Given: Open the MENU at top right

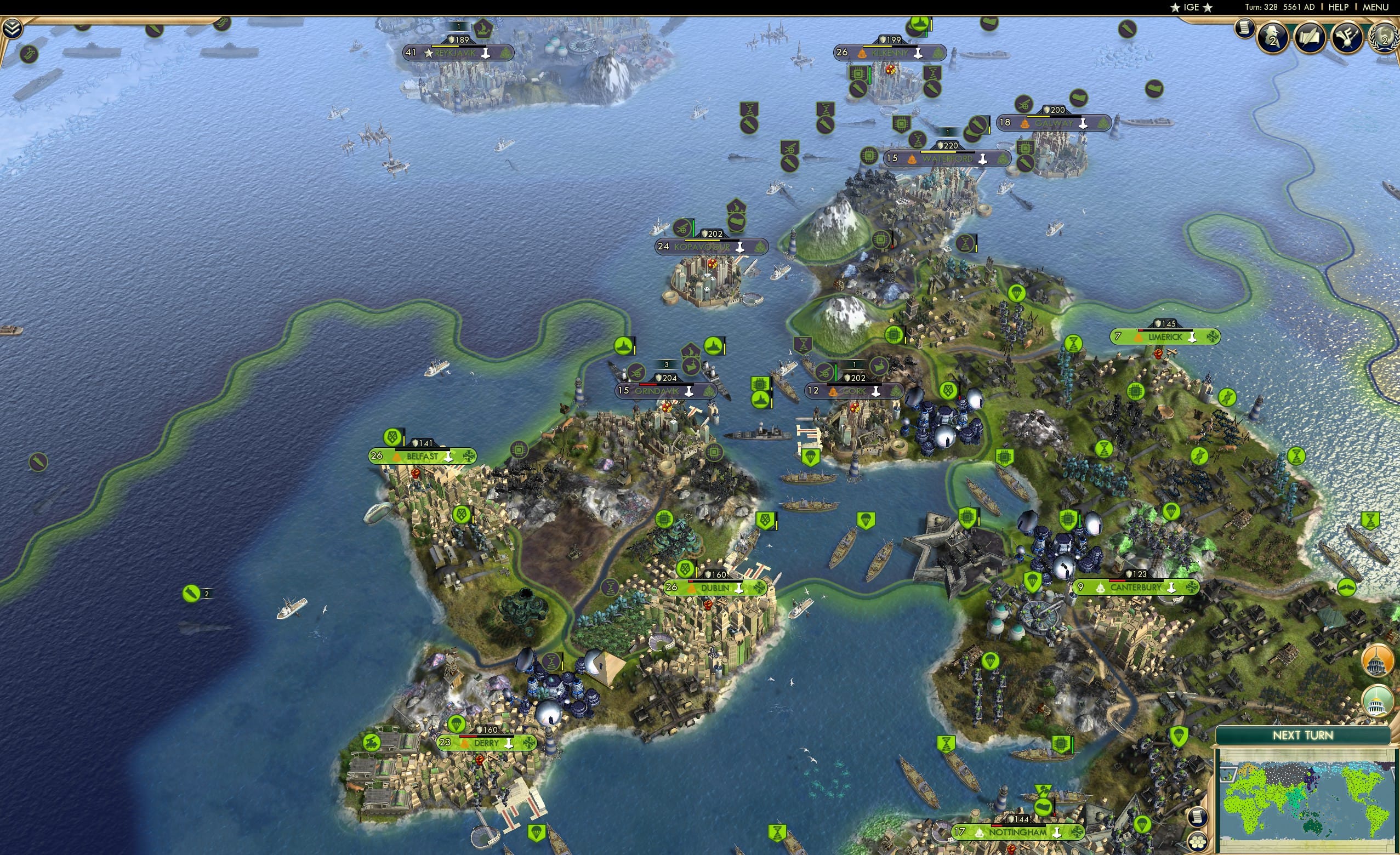Looking at the screenshot, I should (1375, 7).
